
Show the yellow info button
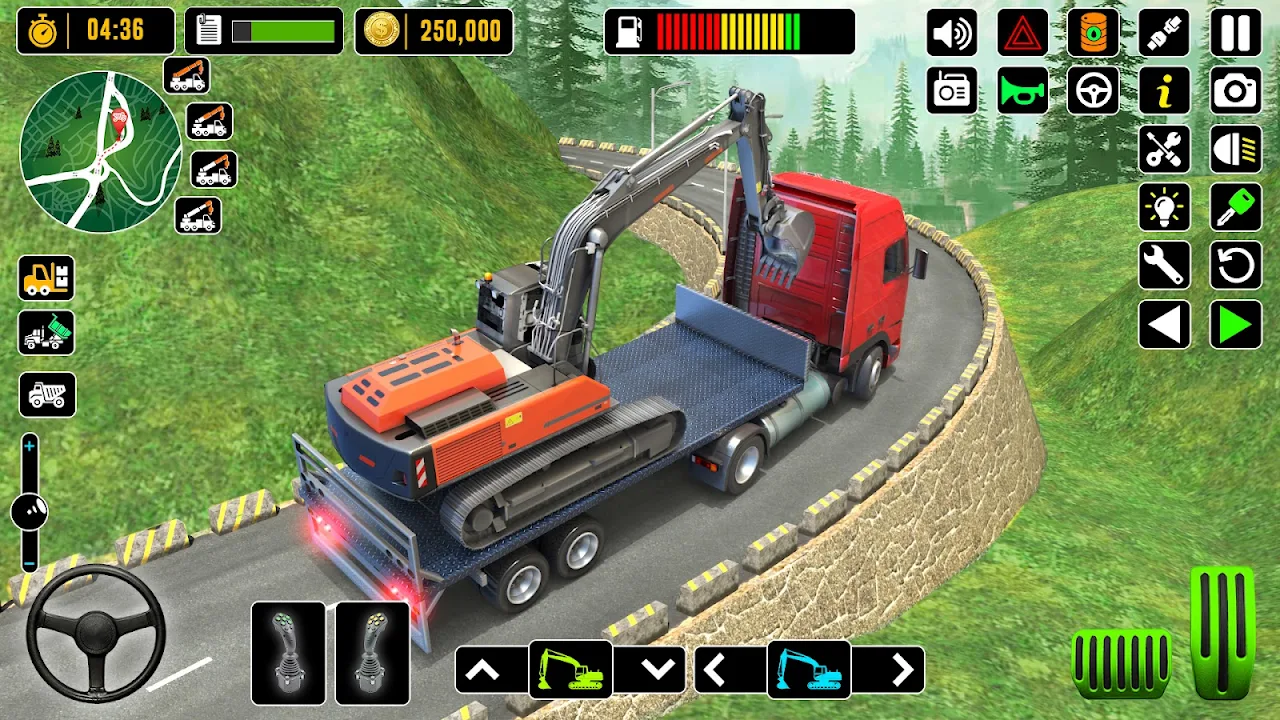(1164, 92)
